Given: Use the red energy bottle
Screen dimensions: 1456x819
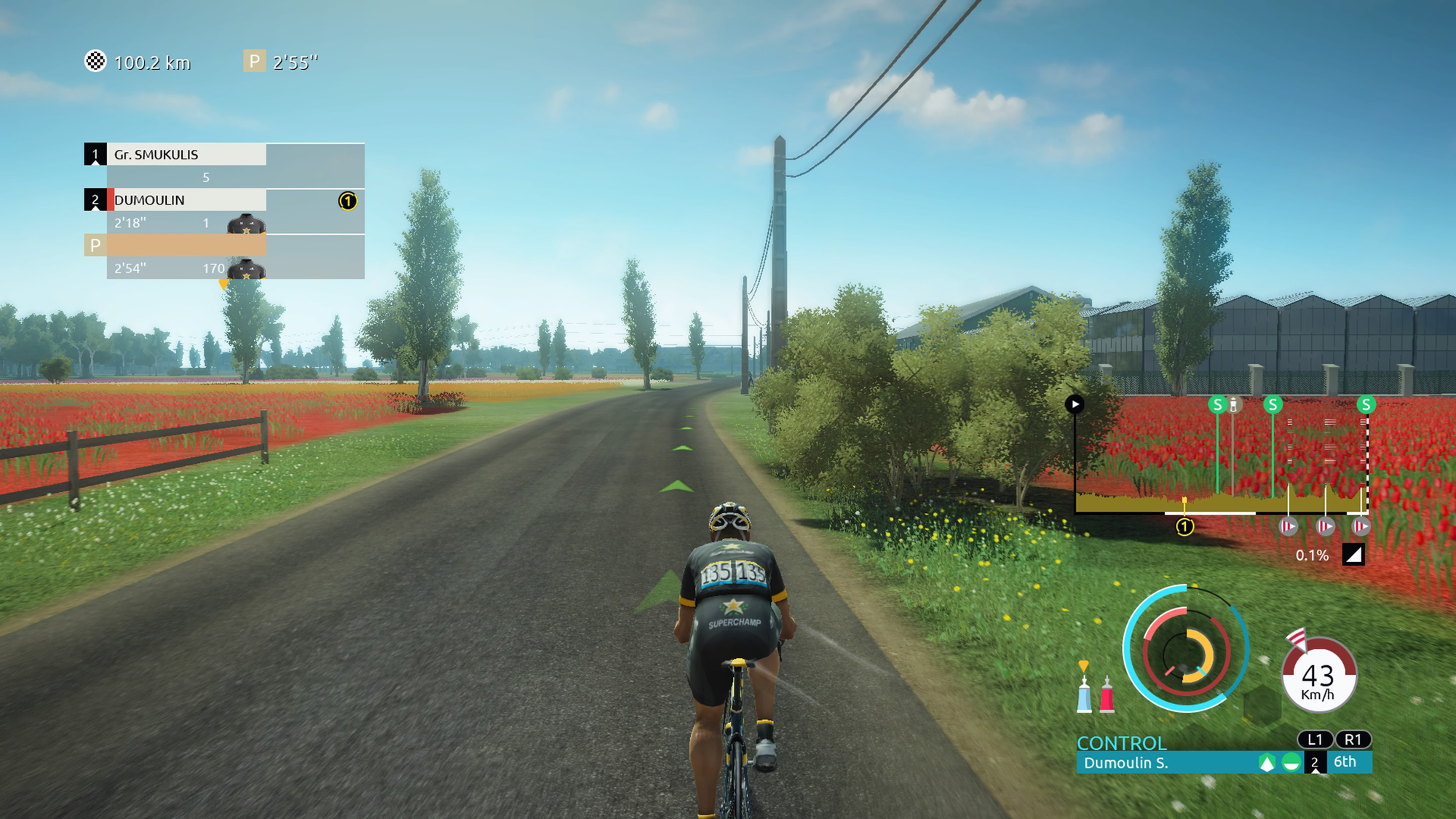Looking at the screenshot, I should 1107,695.
